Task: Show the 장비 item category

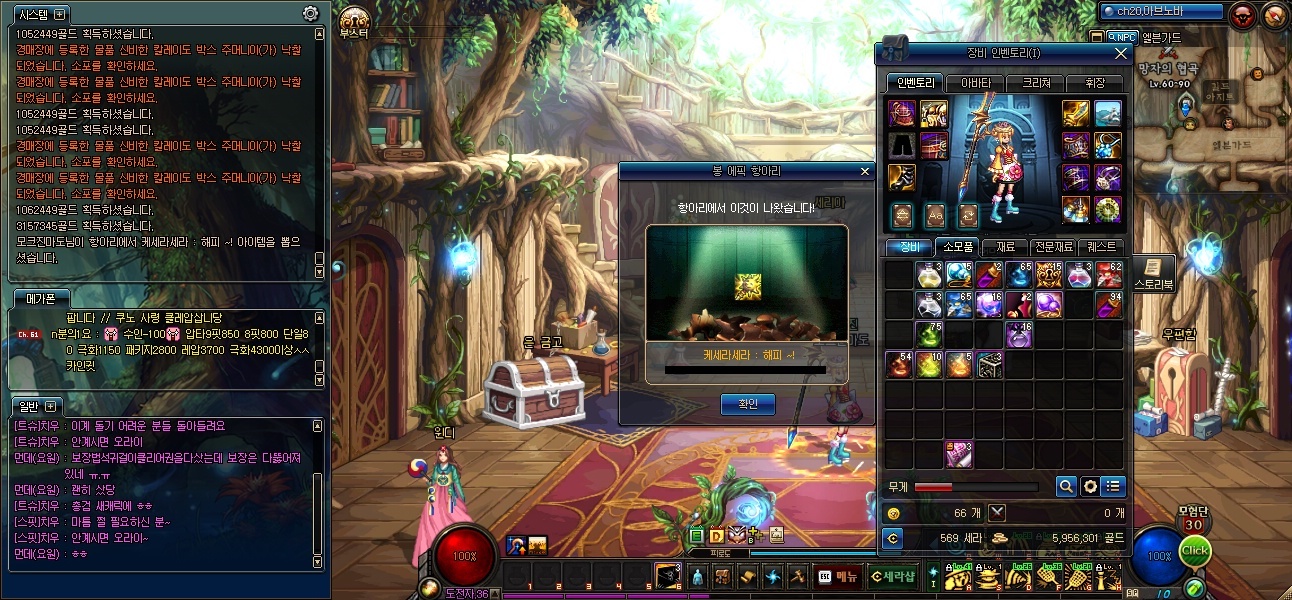Action: pyautogui.click(x=909, y=247)
